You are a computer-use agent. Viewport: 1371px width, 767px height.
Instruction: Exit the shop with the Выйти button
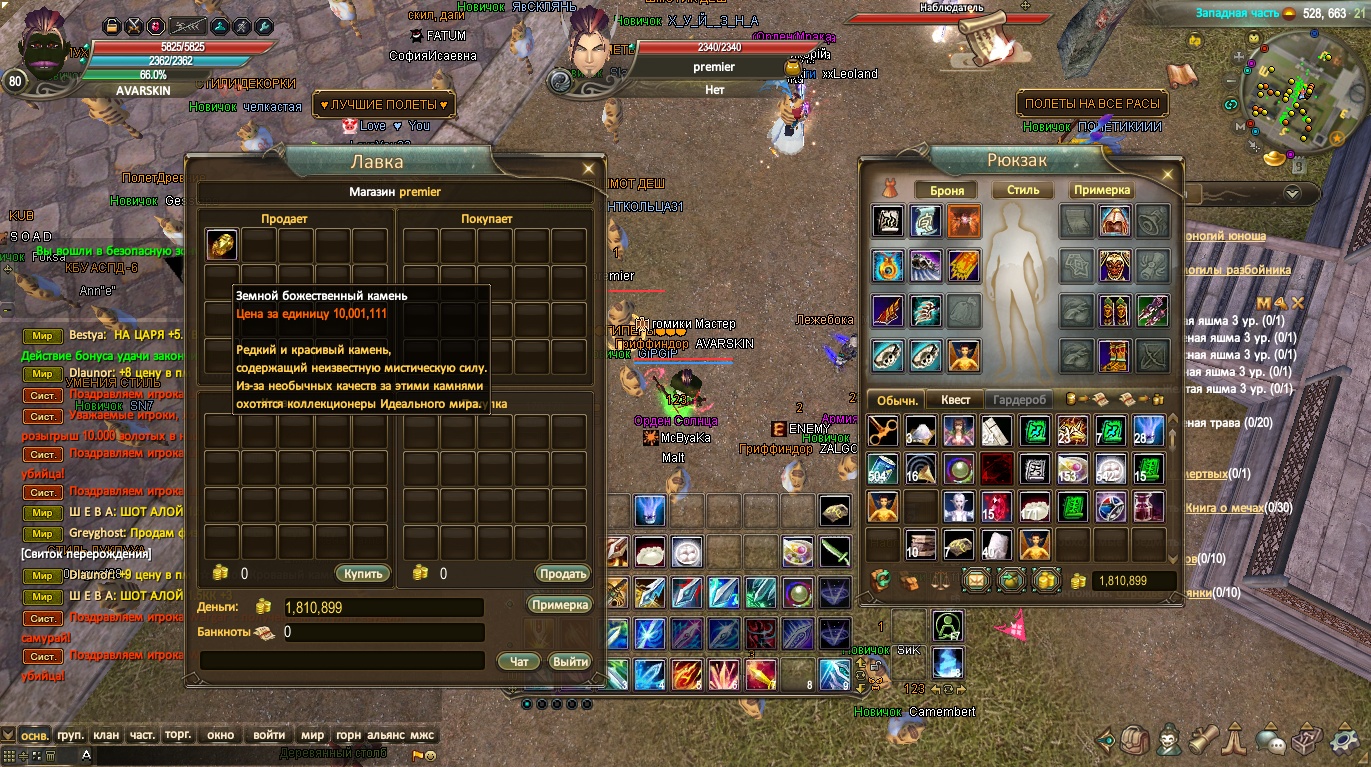(x=570, y=661)
